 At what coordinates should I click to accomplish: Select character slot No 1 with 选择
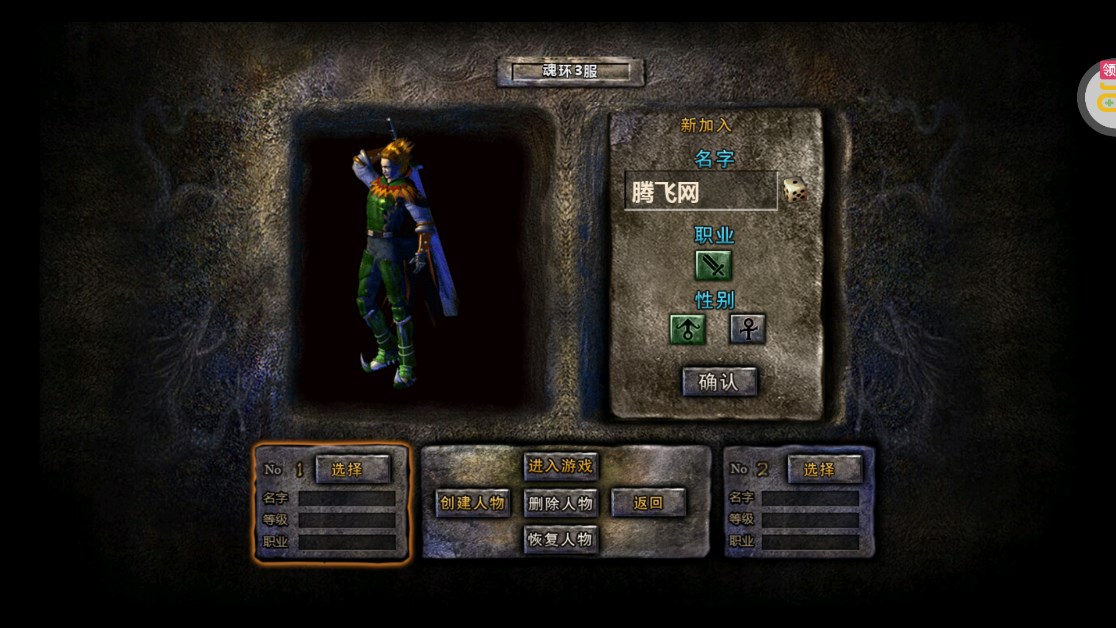tap(352, 469)
